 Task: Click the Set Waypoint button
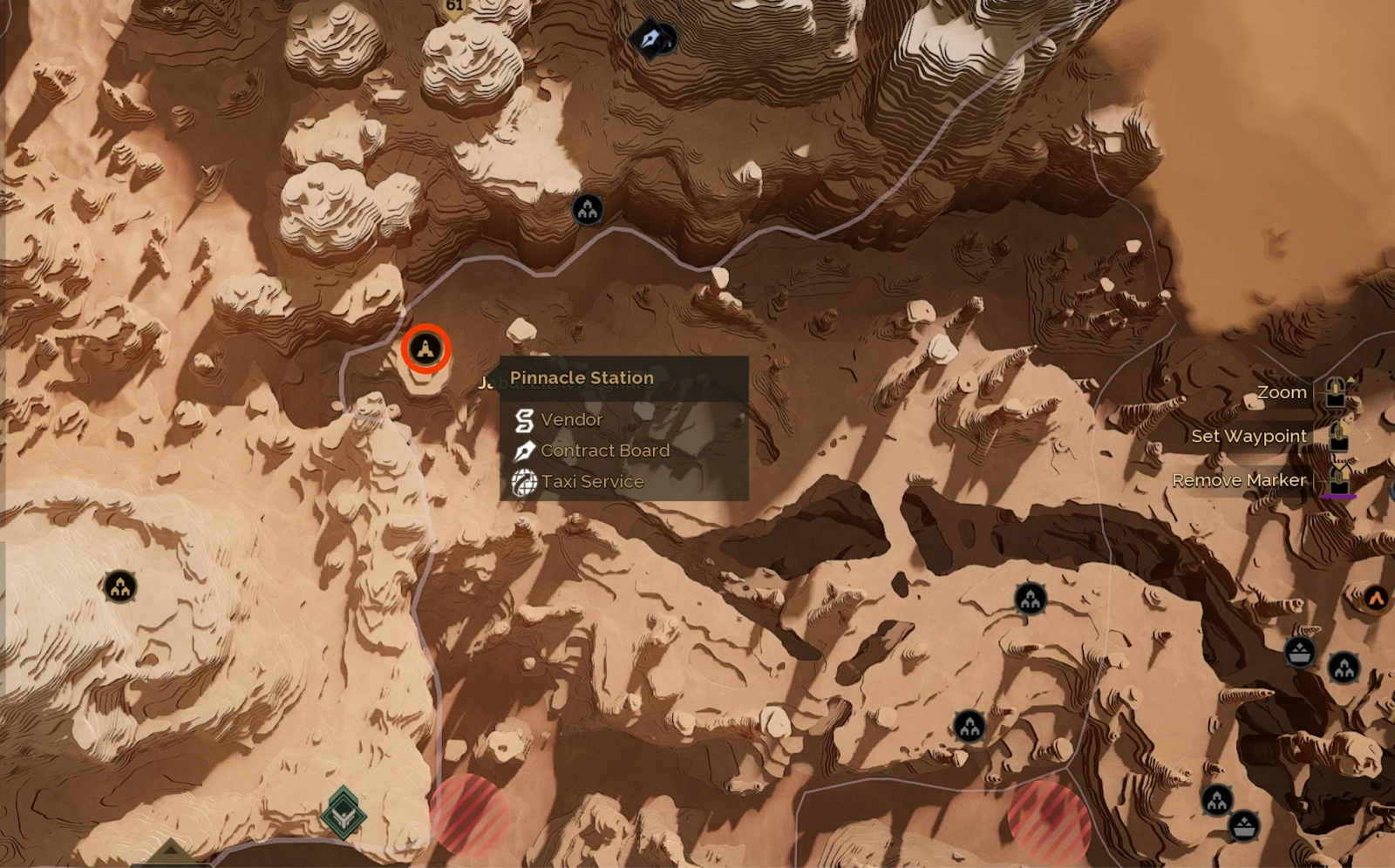[1249, 437]
